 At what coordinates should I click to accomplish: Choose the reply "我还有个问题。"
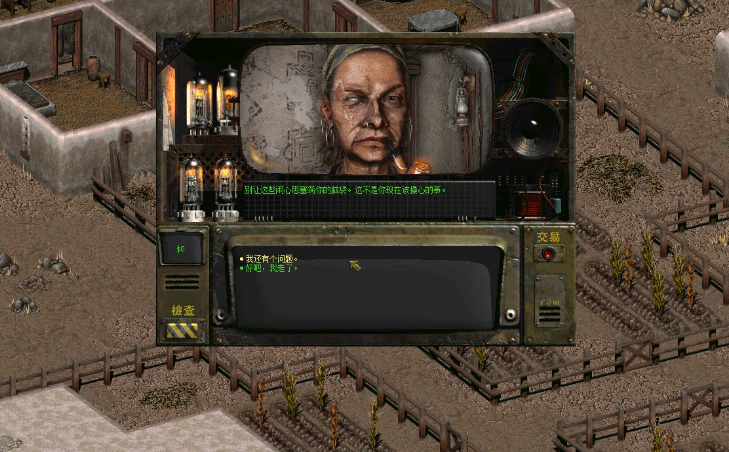point(271,258)
